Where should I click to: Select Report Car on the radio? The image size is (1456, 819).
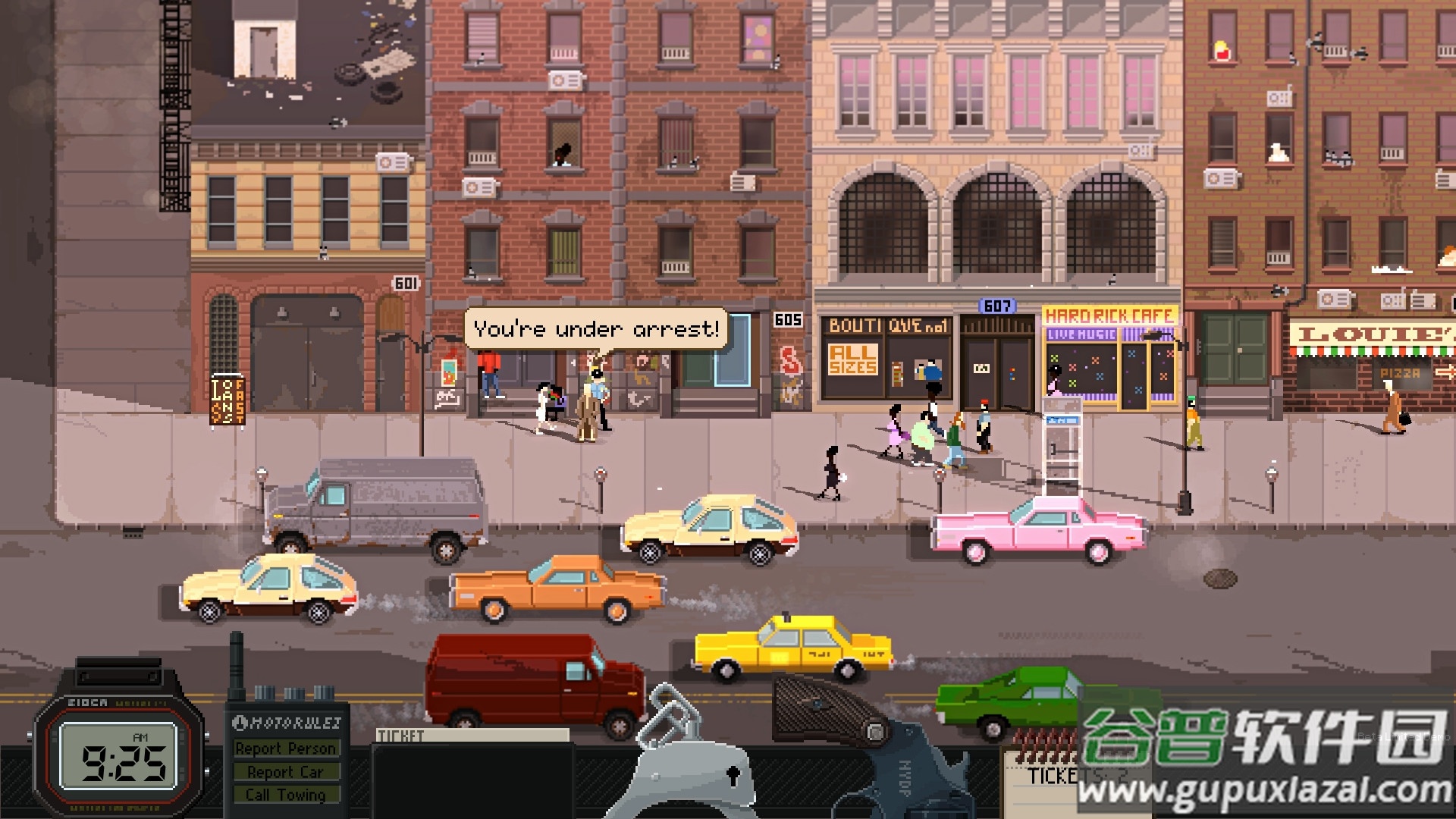coord(285,772)
